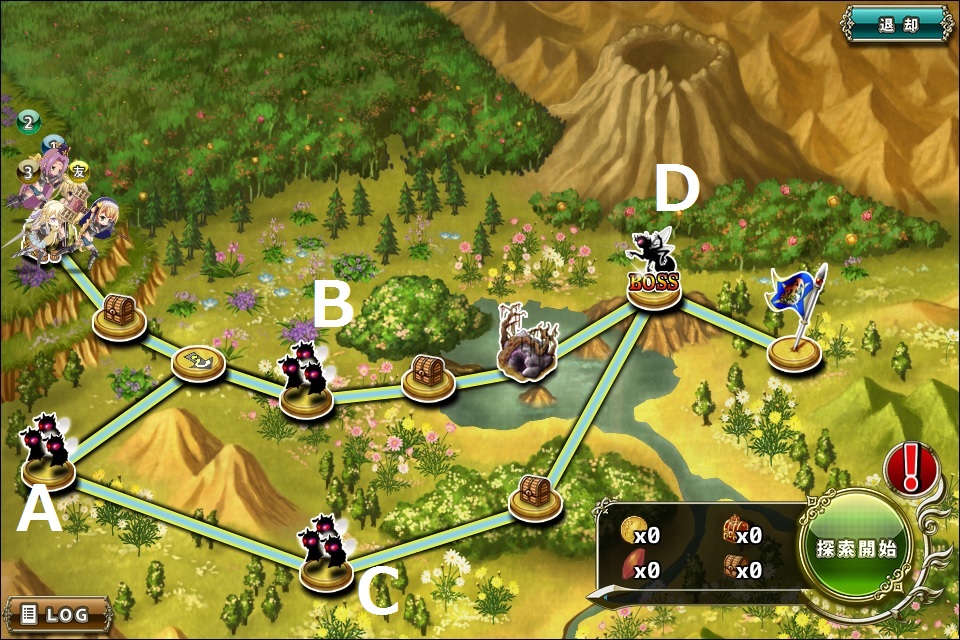Image resolution: width=960 pixels, height=640 pixels.
Task: Choose the rock pile obstacle node
Action: (x=530, y=352)
